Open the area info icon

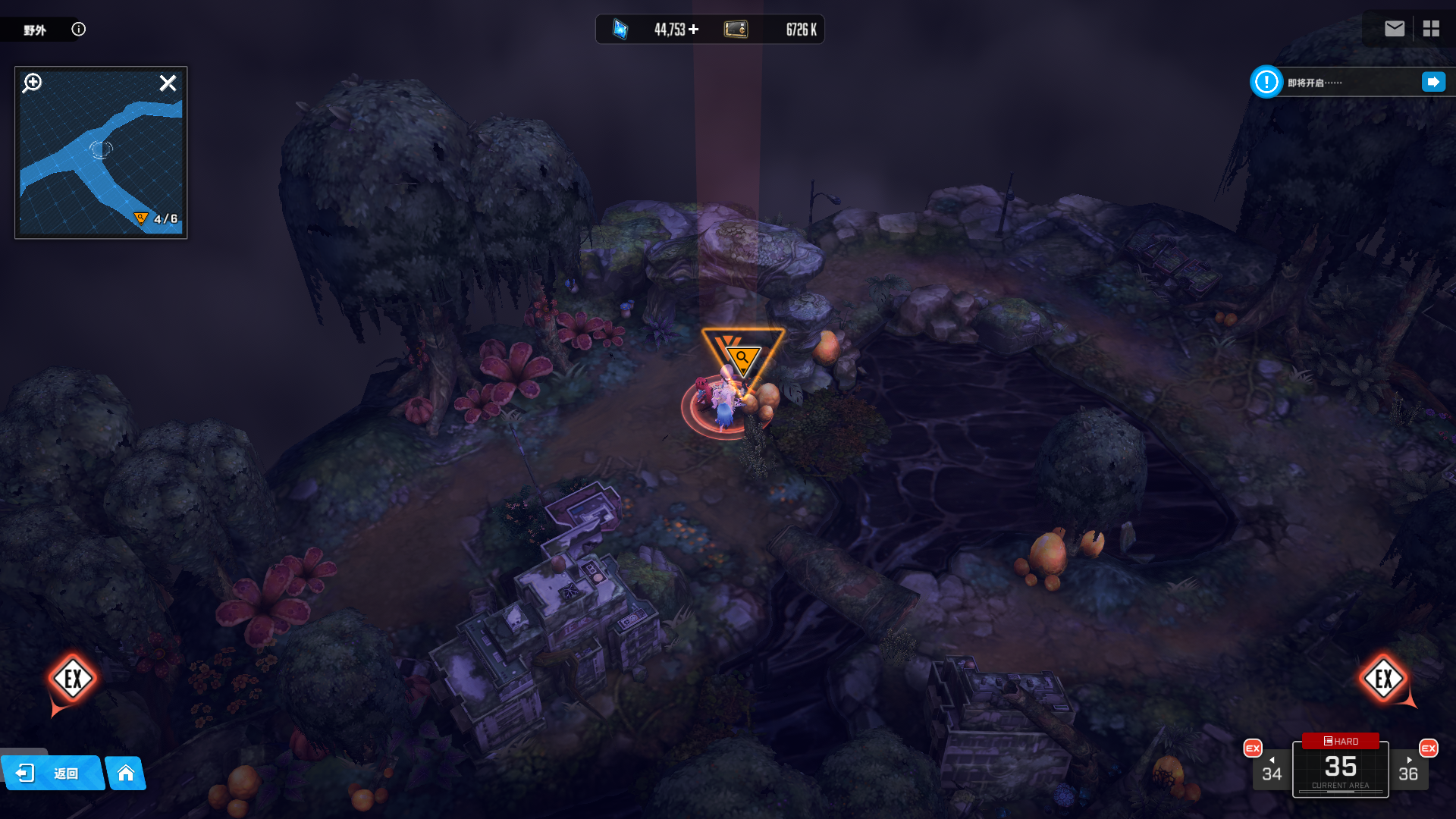pyautogui.click(x=78, y=30)
